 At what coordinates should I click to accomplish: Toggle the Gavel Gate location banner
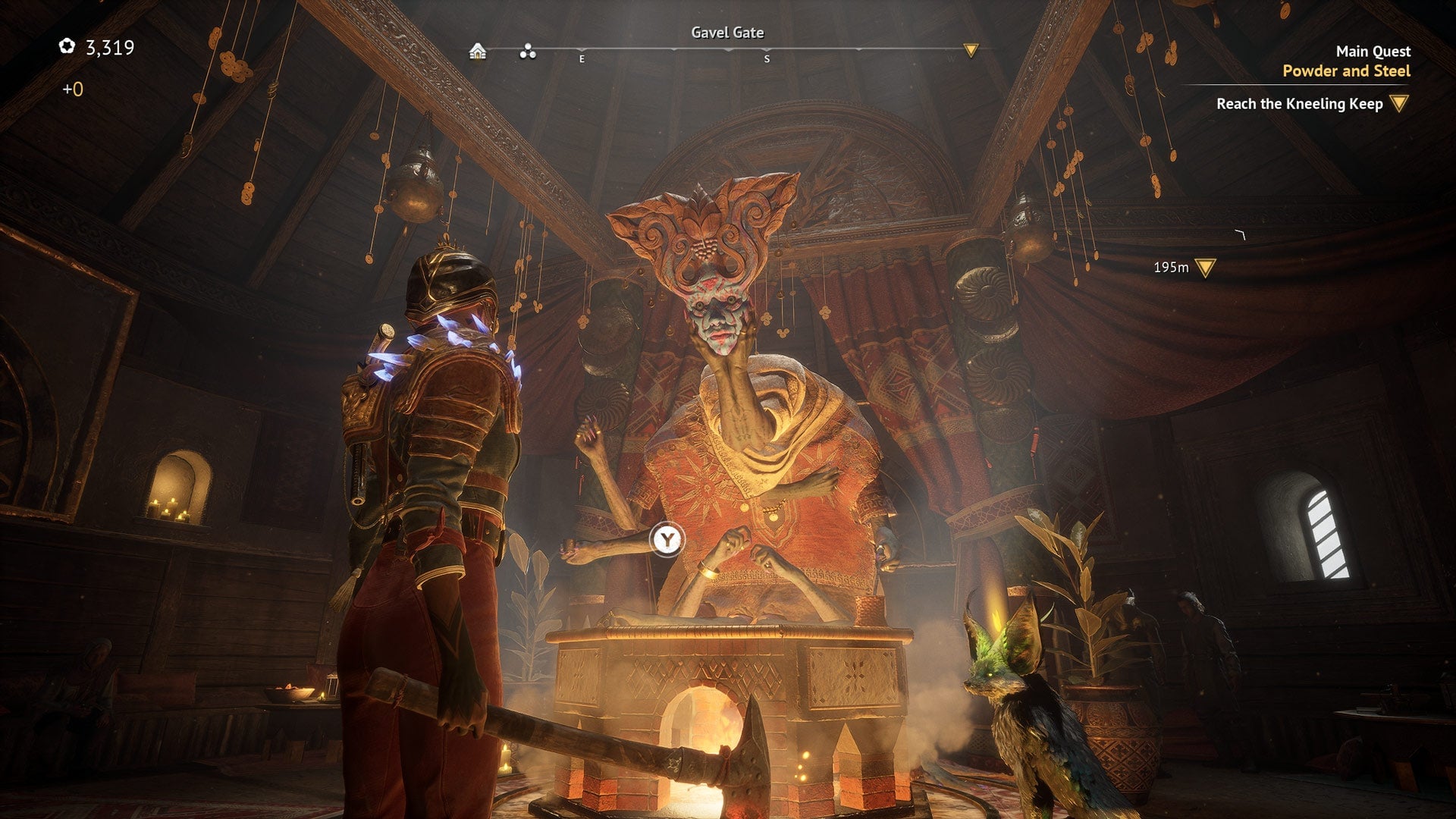tap(727, 33)
